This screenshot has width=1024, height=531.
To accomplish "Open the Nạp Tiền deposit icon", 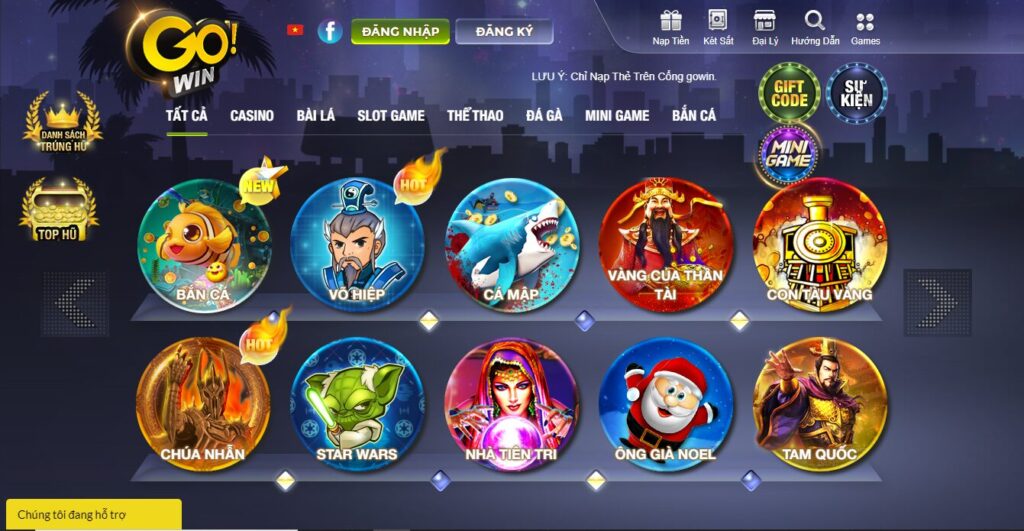I will [x=669, y=27].
